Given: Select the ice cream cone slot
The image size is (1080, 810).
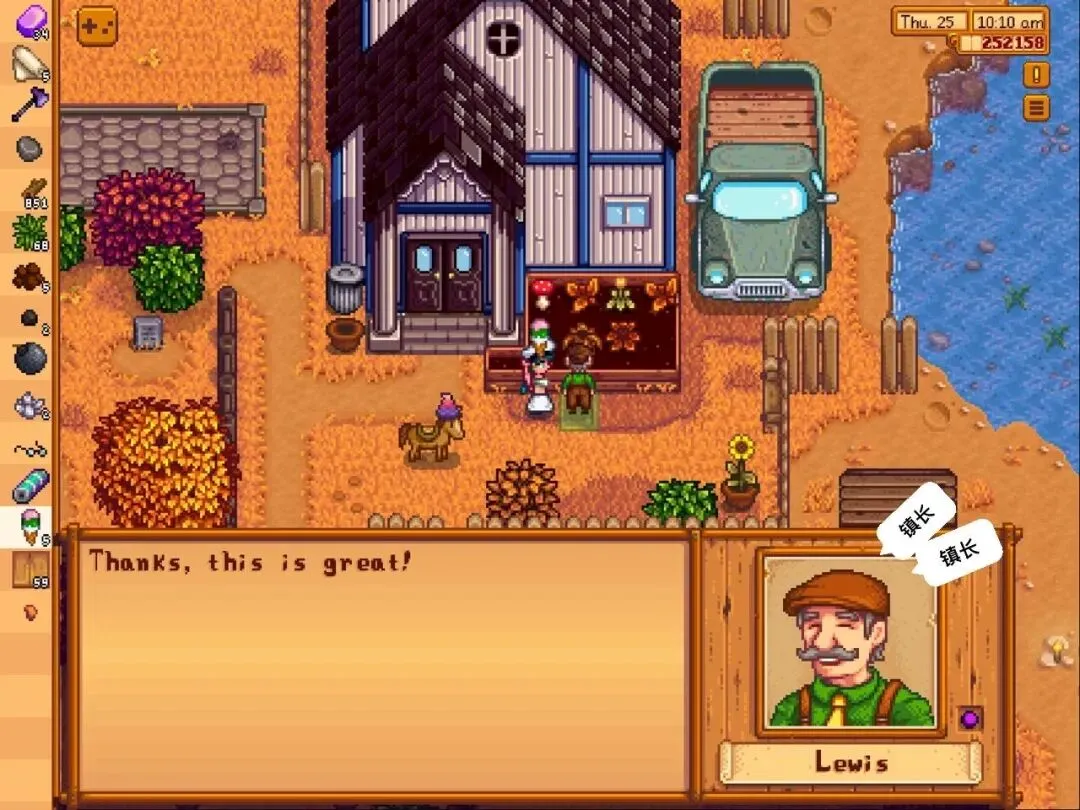Looking at the screenshot, I should (30, 527).
